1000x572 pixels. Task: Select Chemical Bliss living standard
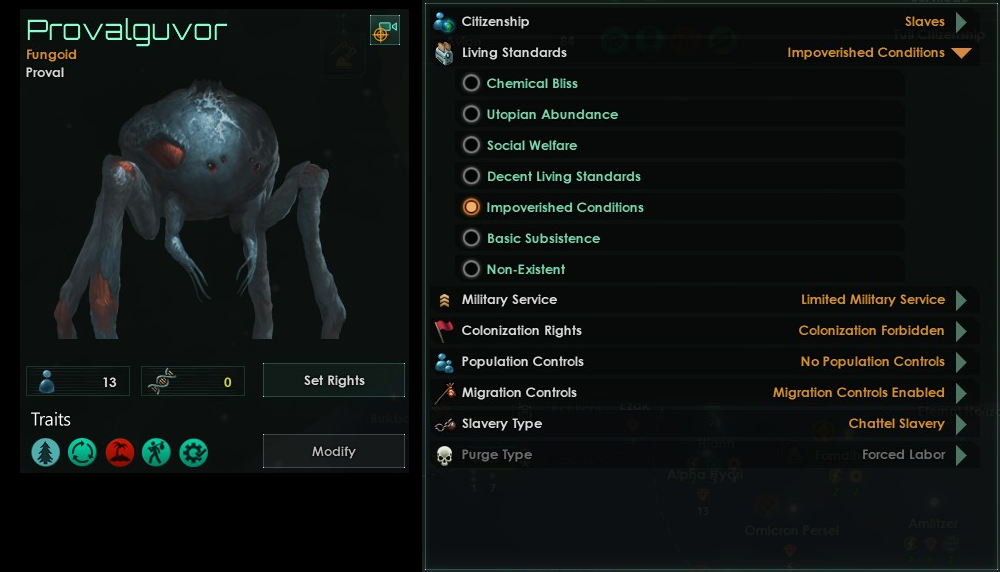(x=472, y=84)
